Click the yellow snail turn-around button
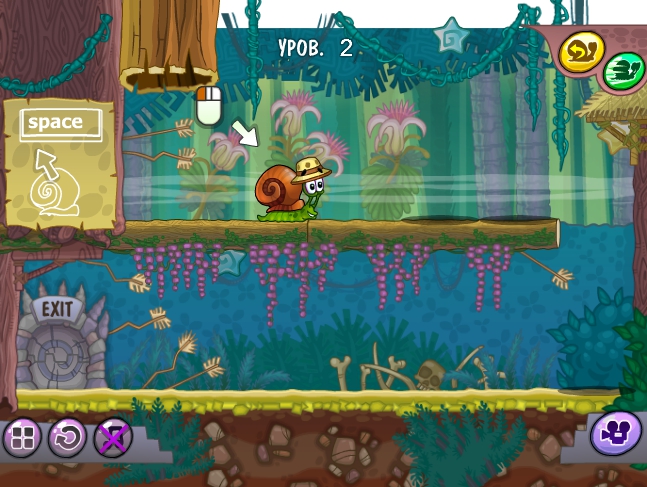The width and height of the screenshot is (647, 487). [x=579, y=52]
